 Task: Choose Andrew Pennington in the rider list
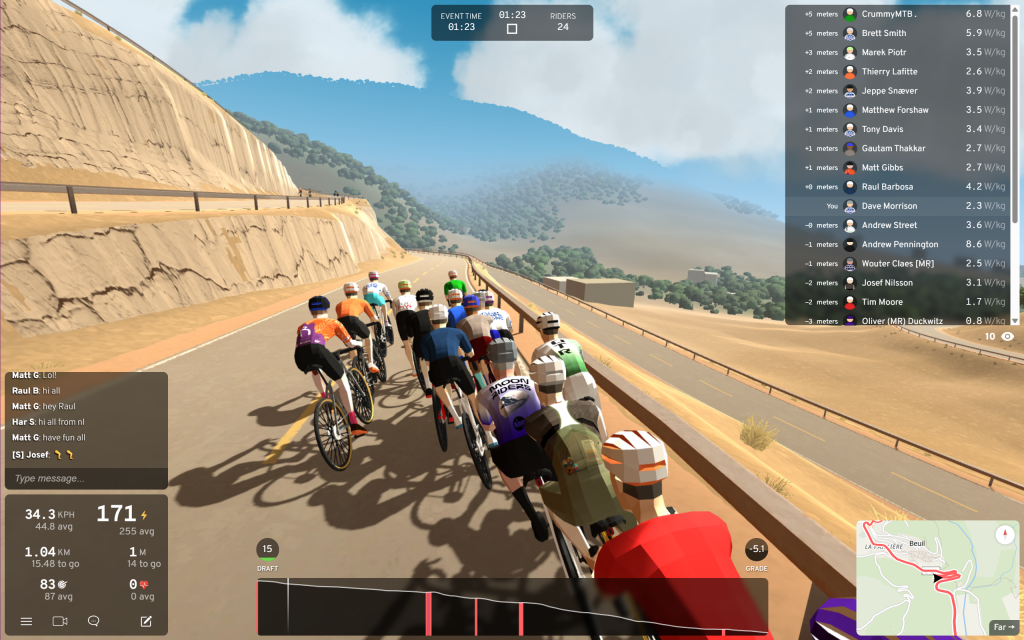[900, 244]
